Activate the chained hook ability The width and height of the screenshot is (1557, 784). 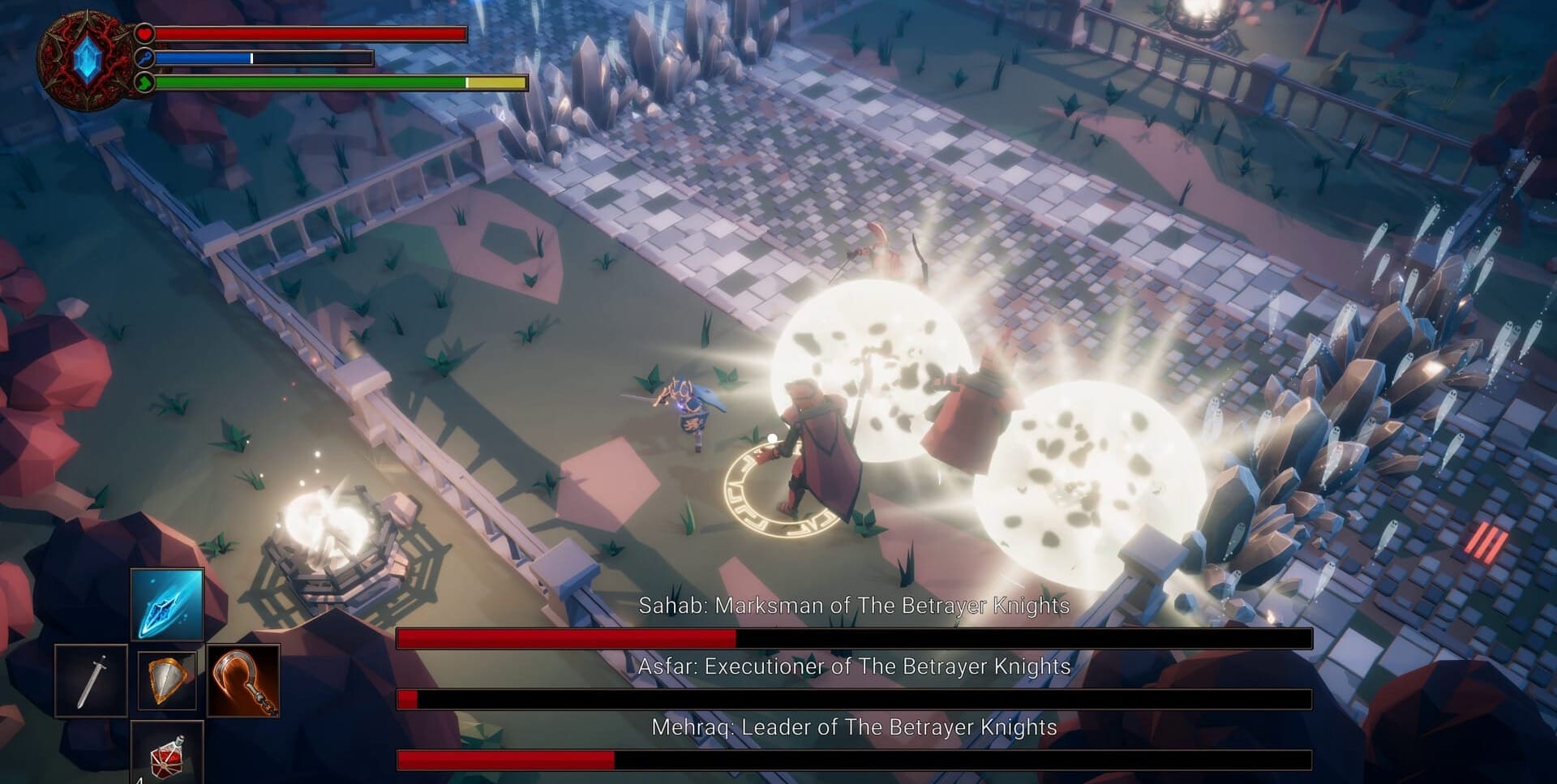tap(243, 680)
